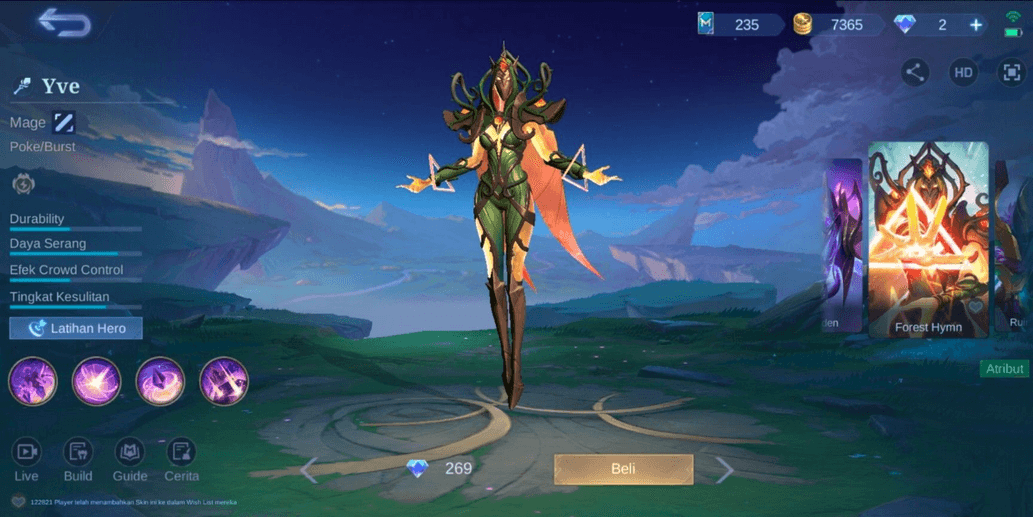Image resolution: width=1033 pixels, height=517 pixels.
Task: Go back using the return arrow
Action: 64,23
